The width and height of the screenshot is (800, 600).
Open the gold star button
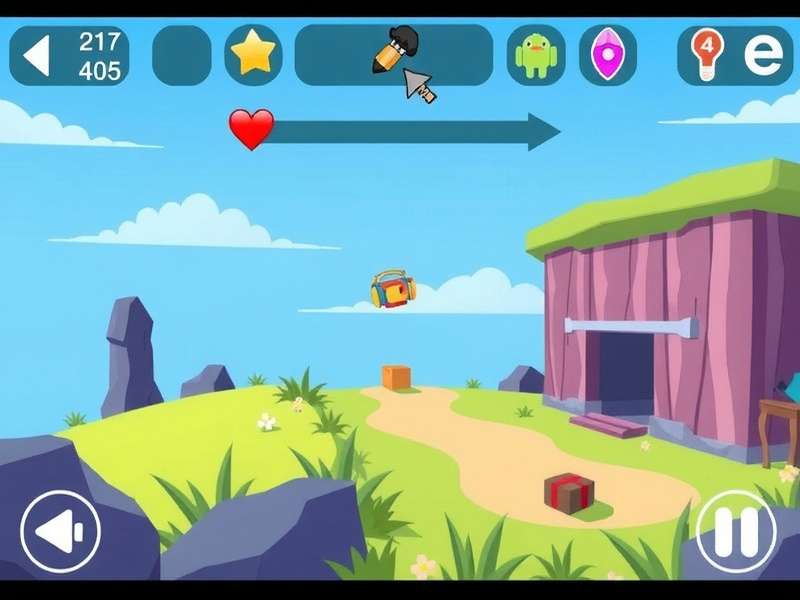253,55
